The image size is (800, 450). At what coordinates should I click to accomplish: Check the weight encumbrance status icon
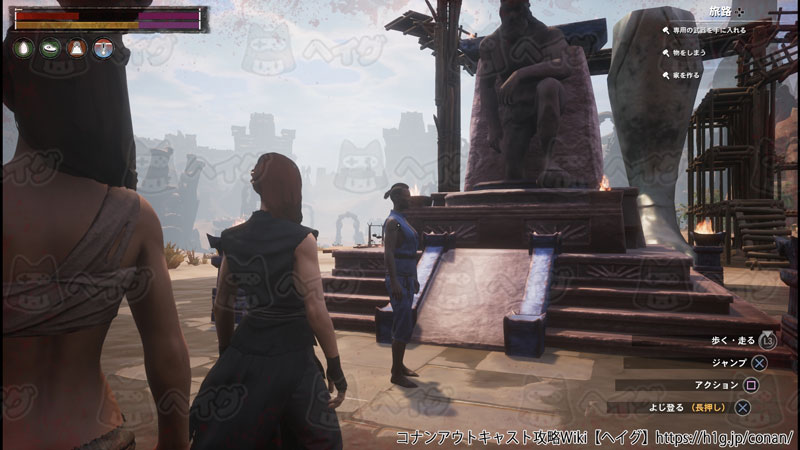[76, 48]
